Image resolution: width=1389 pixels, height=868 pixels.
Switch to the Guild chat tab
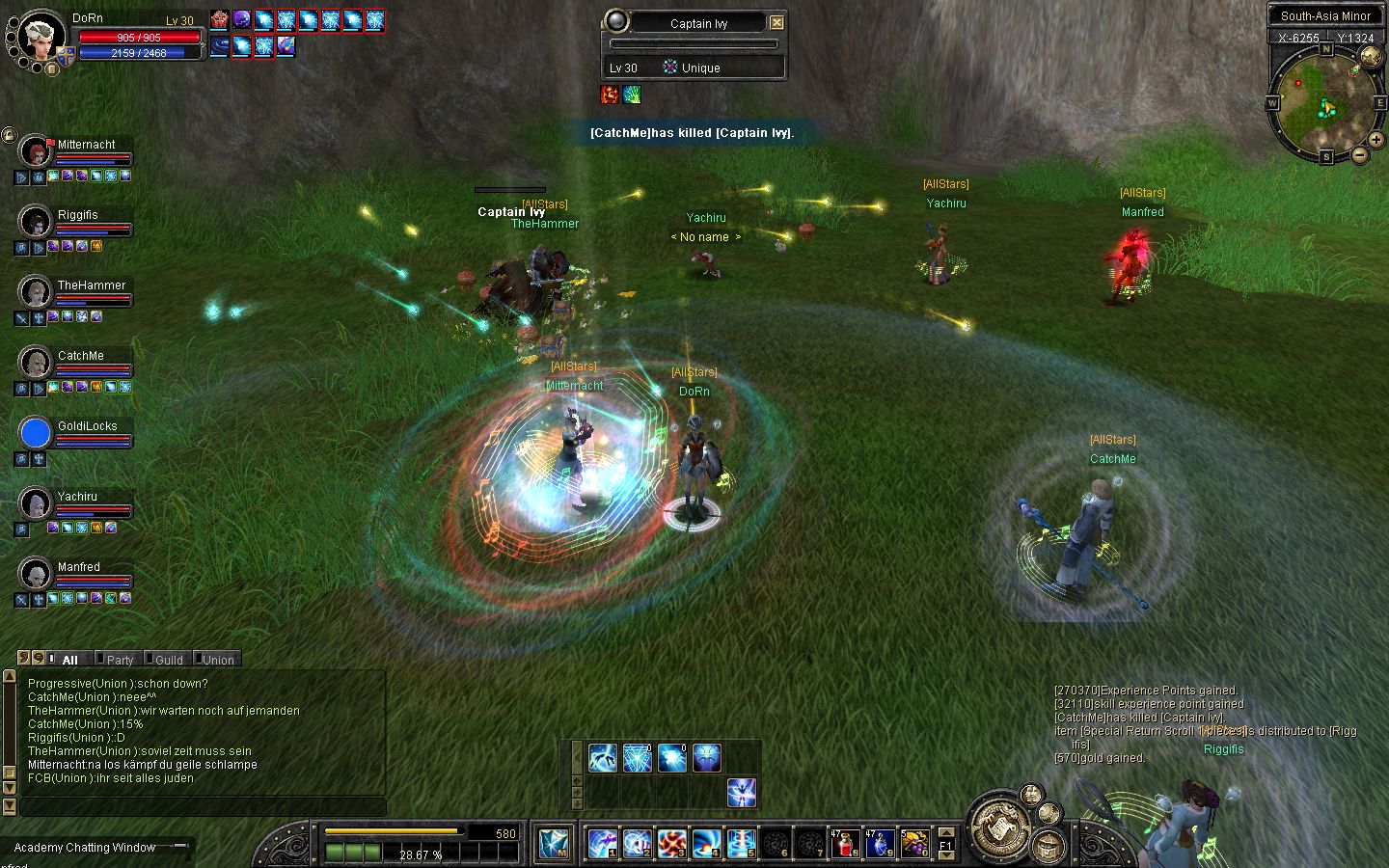coord(168,660)
